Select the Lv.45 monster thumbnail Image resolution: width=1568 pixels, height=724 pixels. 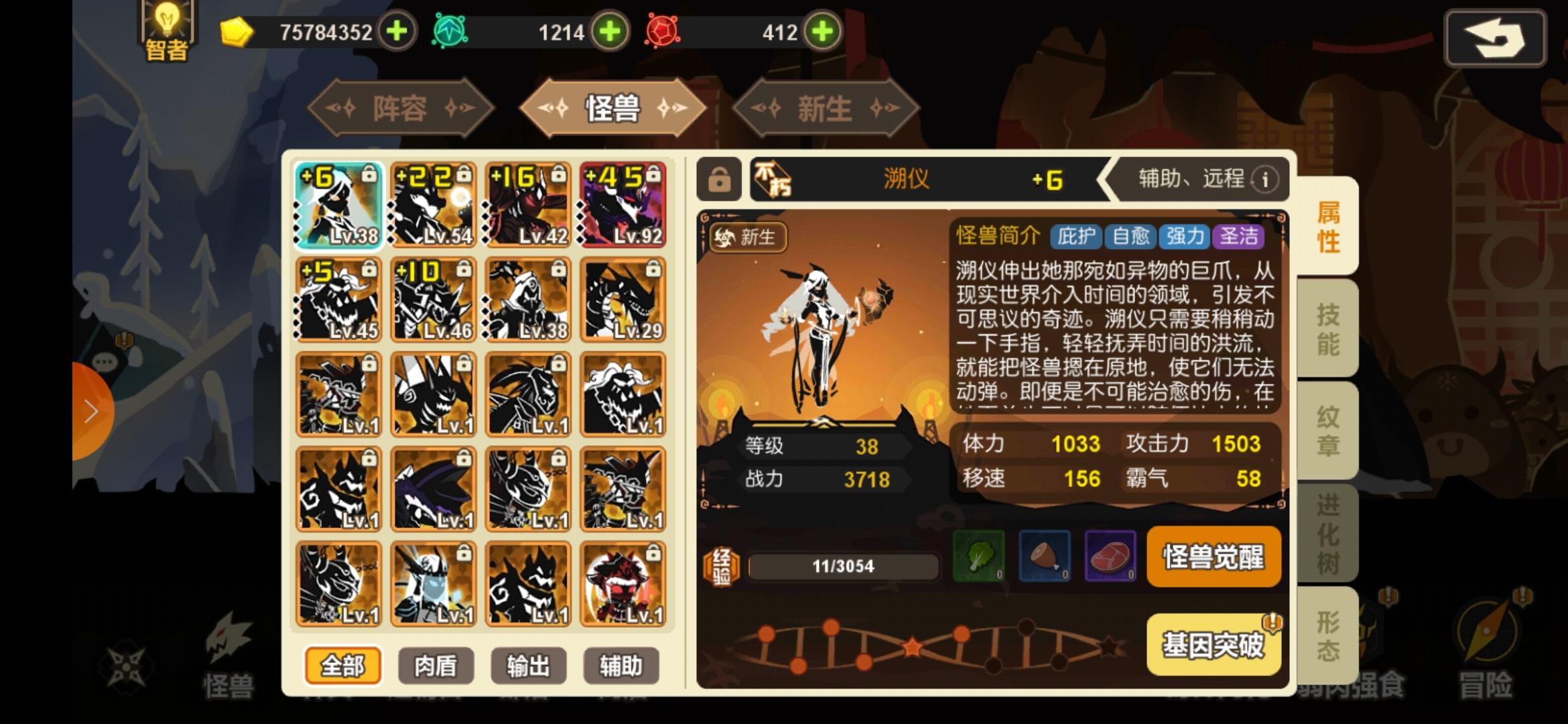point(337,300)
